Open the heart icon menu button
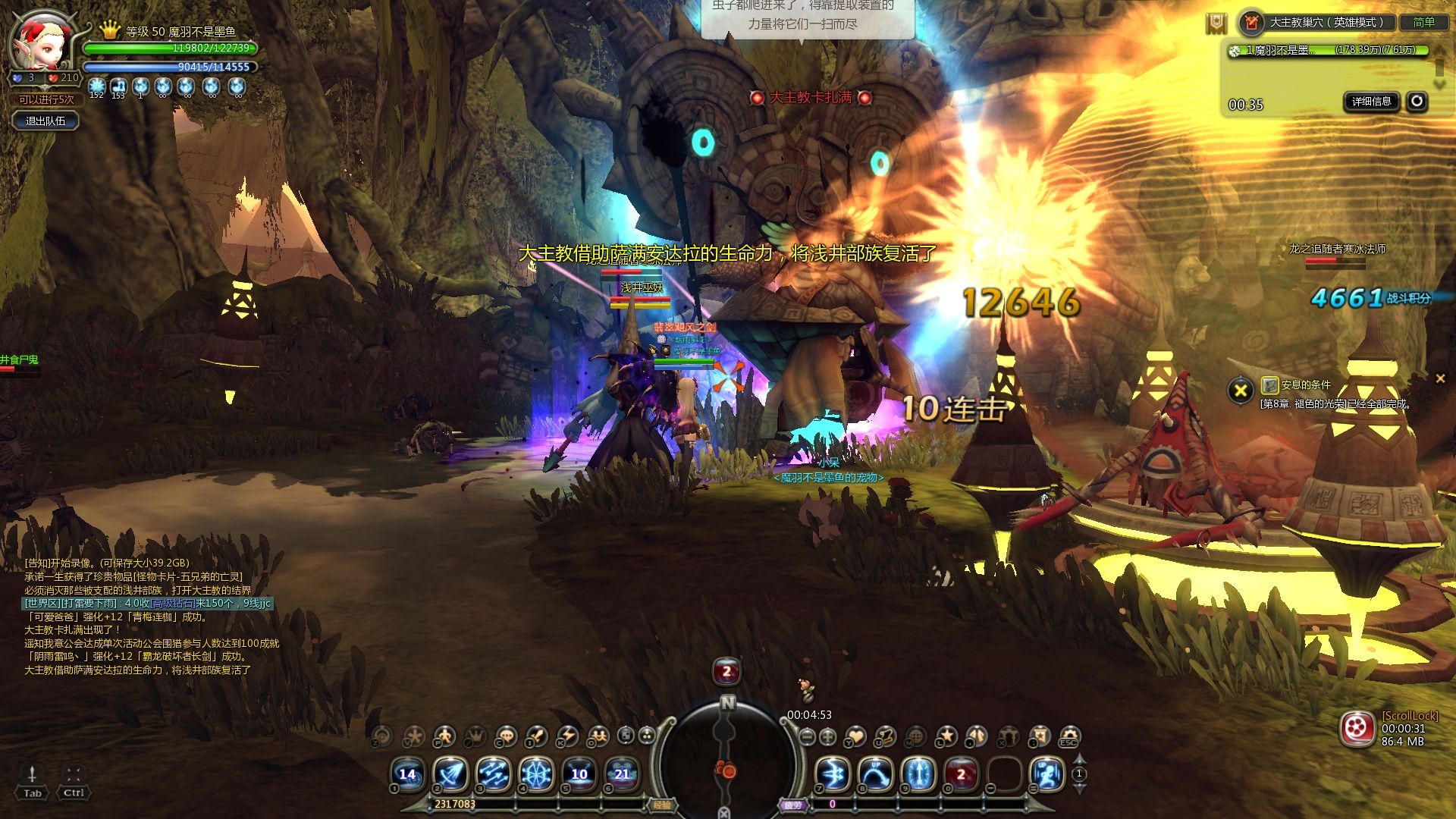 pos(855,736)
